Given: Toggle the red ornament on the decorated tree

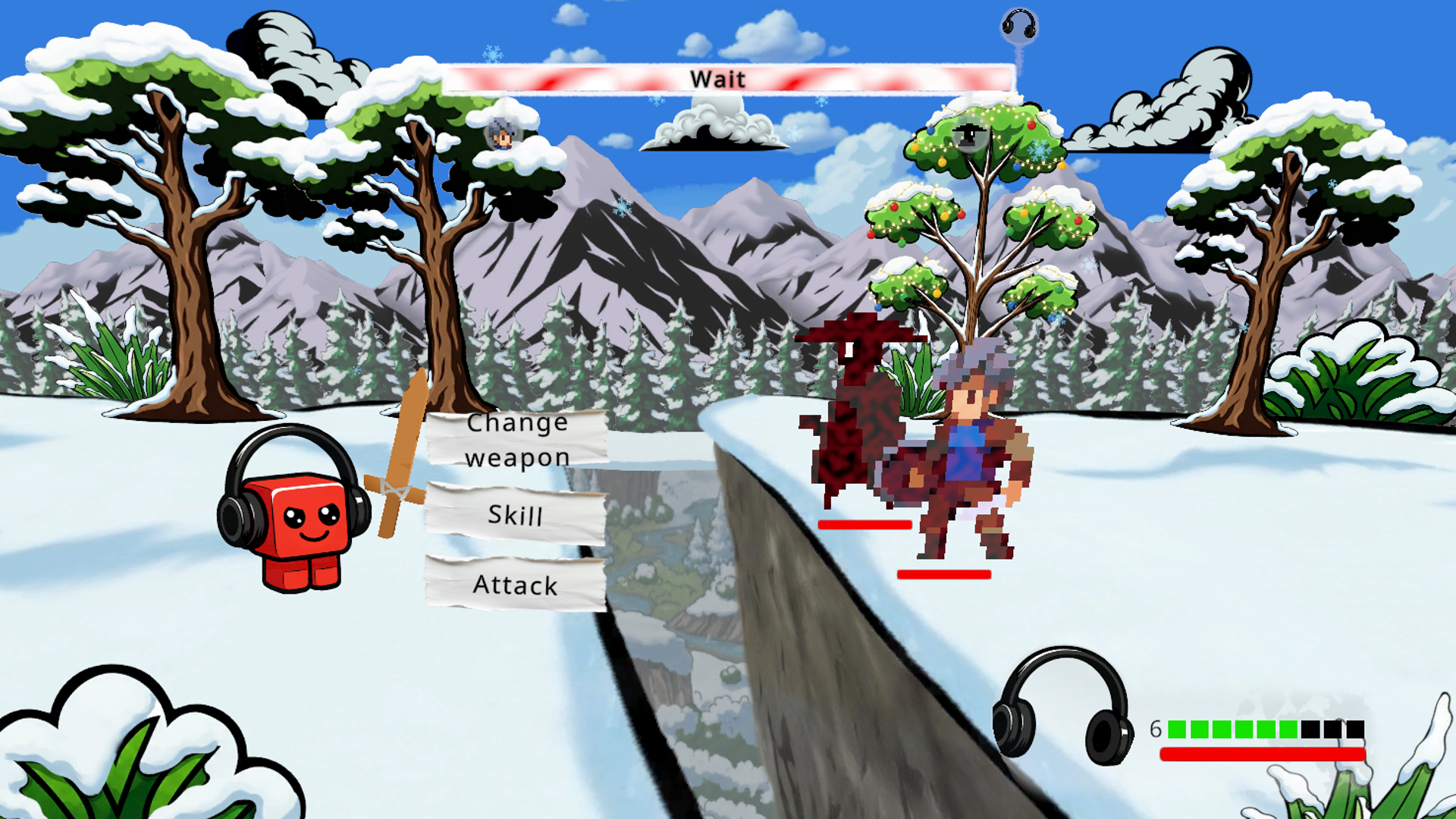Looking at the screenshot, I should pos(1031,127).
